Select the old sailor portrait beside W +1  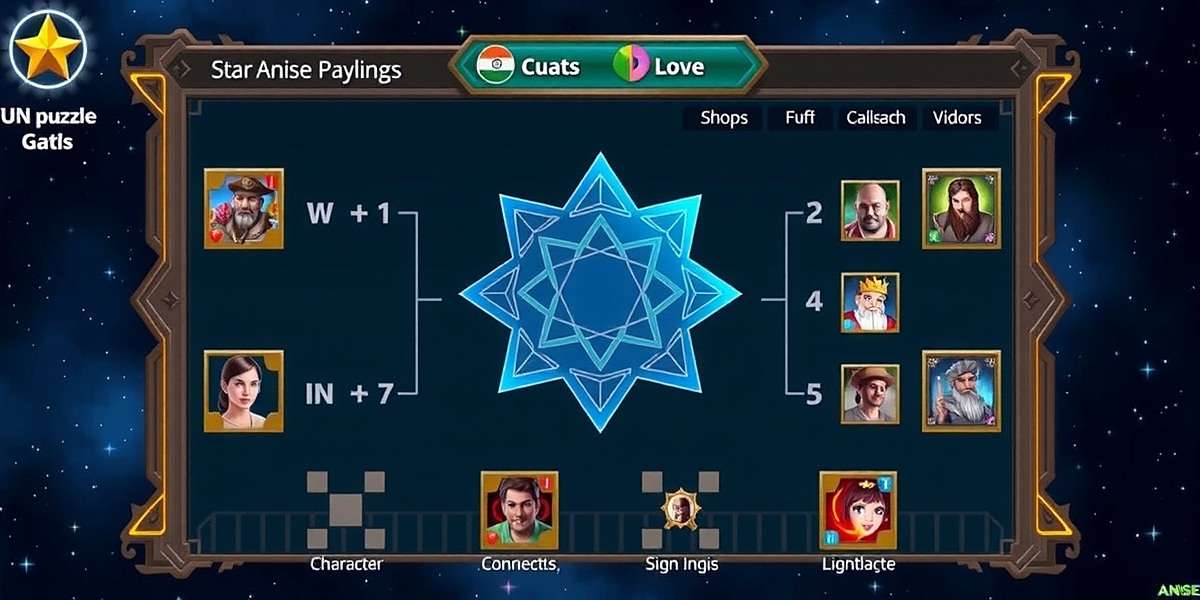coord(243,208)
